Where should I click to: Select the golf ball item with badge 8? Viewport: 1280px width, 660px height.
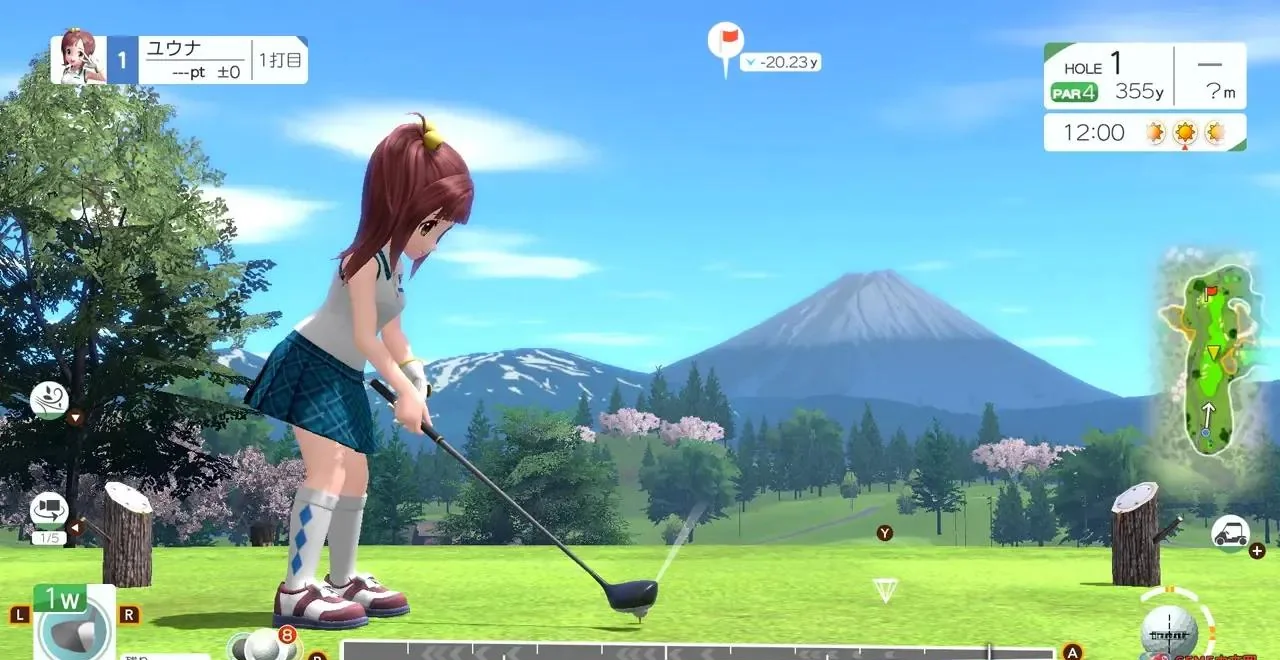coord(264,645)
